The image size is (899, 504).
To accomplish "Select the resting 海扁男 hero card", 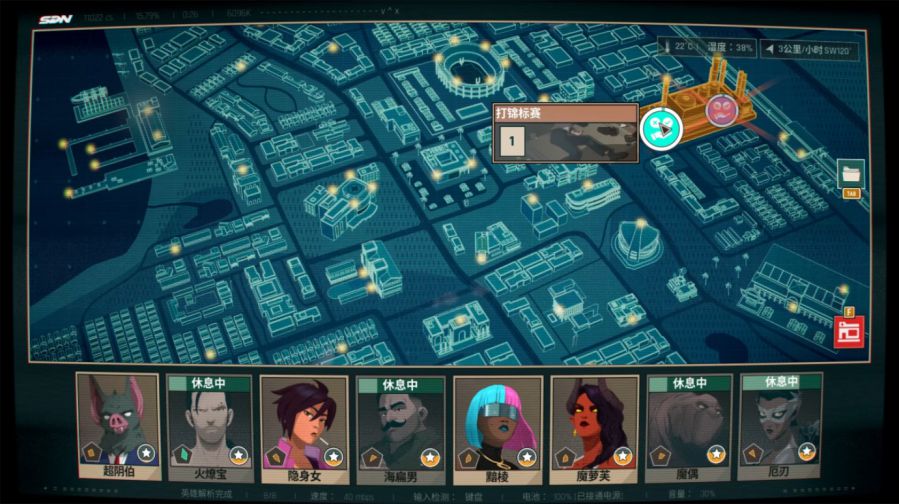I will (401, 424).
